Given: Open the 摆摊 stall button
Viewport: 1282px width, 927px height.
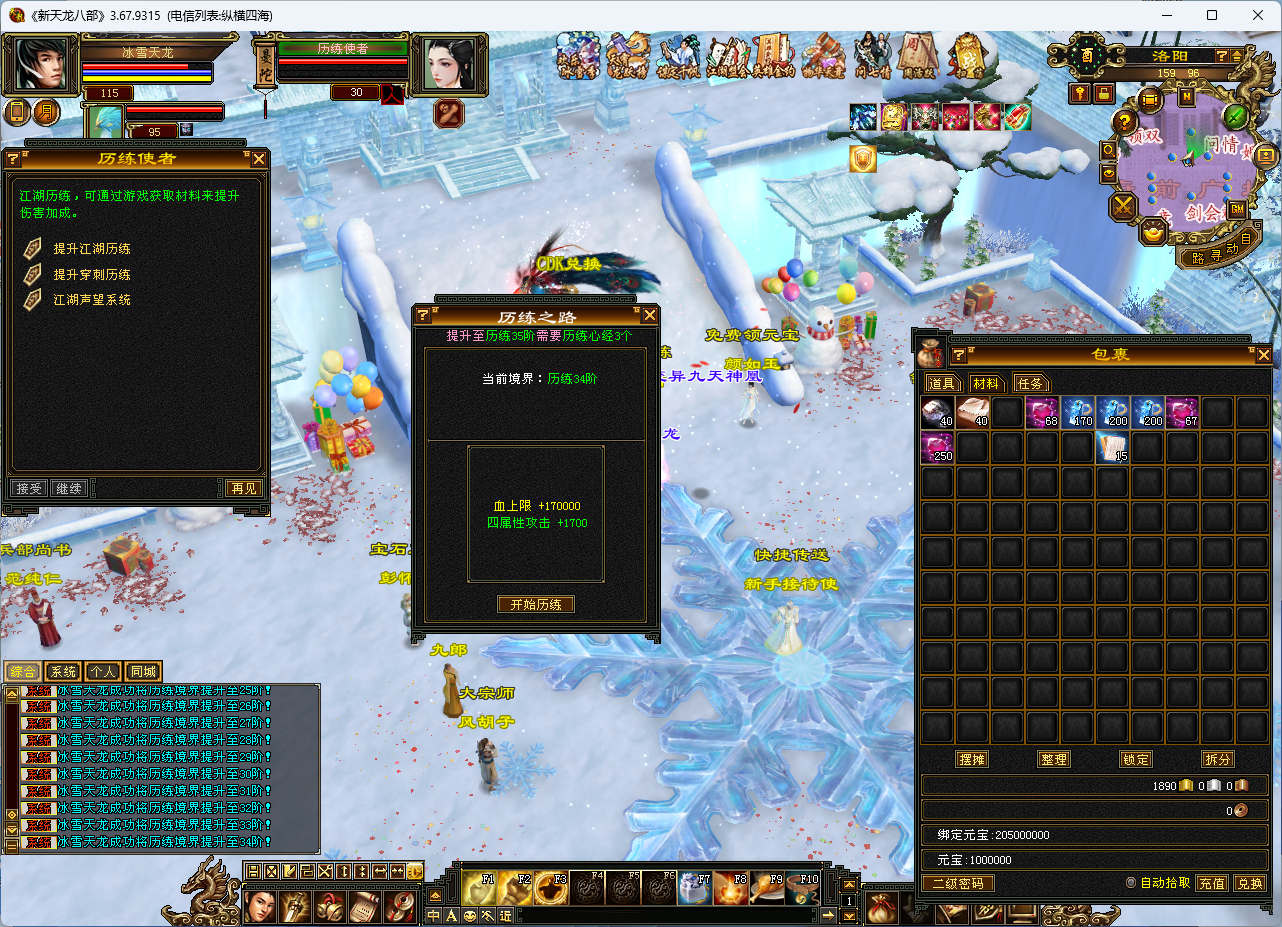Looking at the screenshot, I should point(972,760).
